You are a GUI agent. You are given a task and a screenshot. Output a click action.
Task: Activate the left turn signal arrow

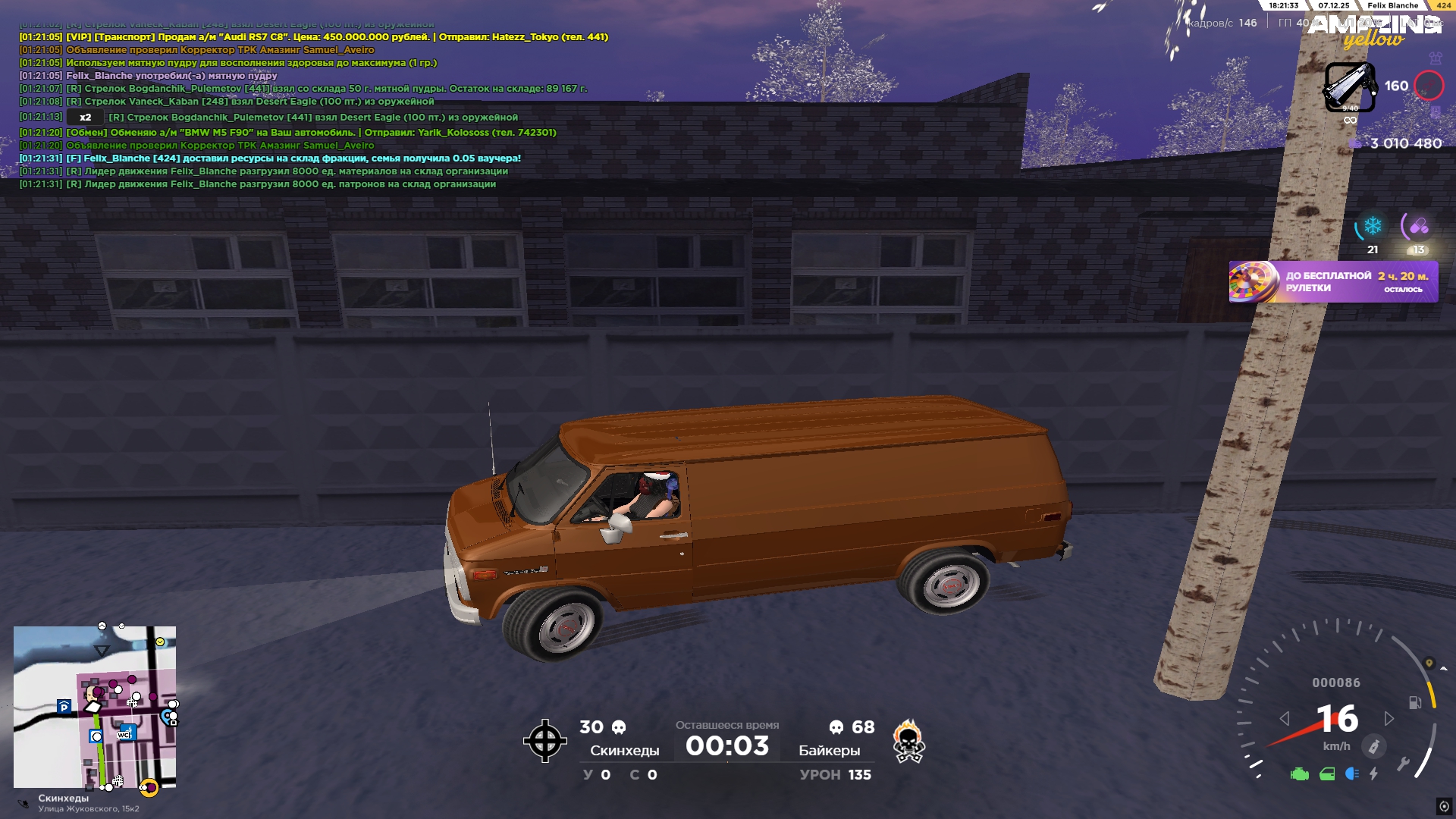[x=1284, y=718]
